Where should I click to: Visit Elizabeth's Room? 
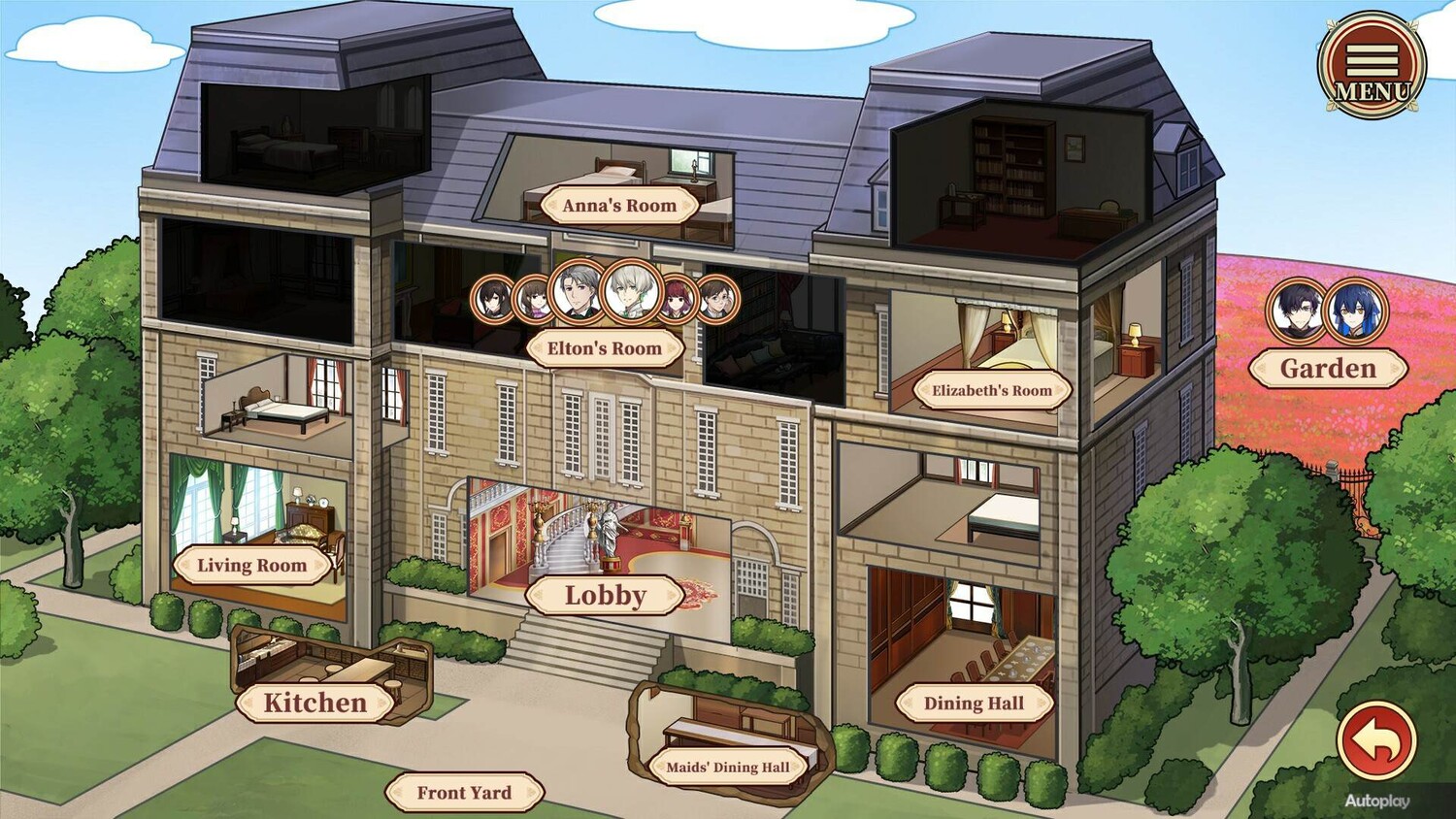tap(991, 391)
